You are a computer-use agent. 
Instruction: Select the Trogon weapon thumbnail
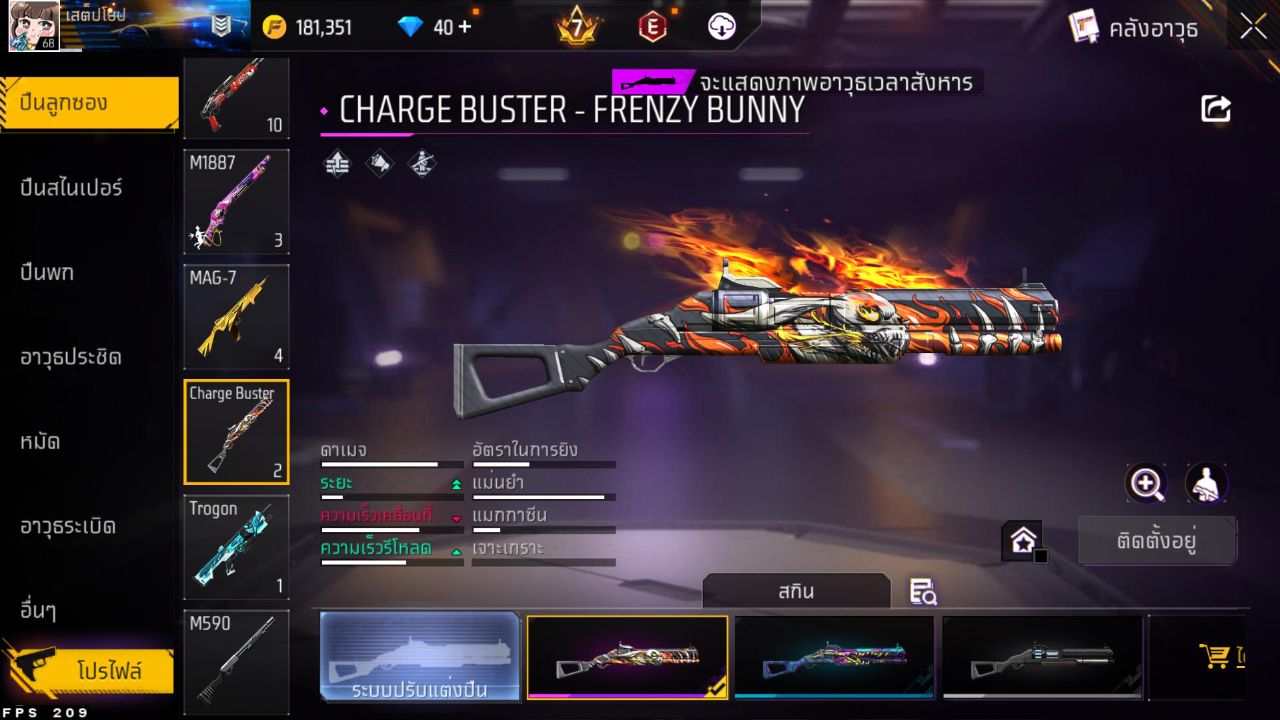click(x=236, y=546)
